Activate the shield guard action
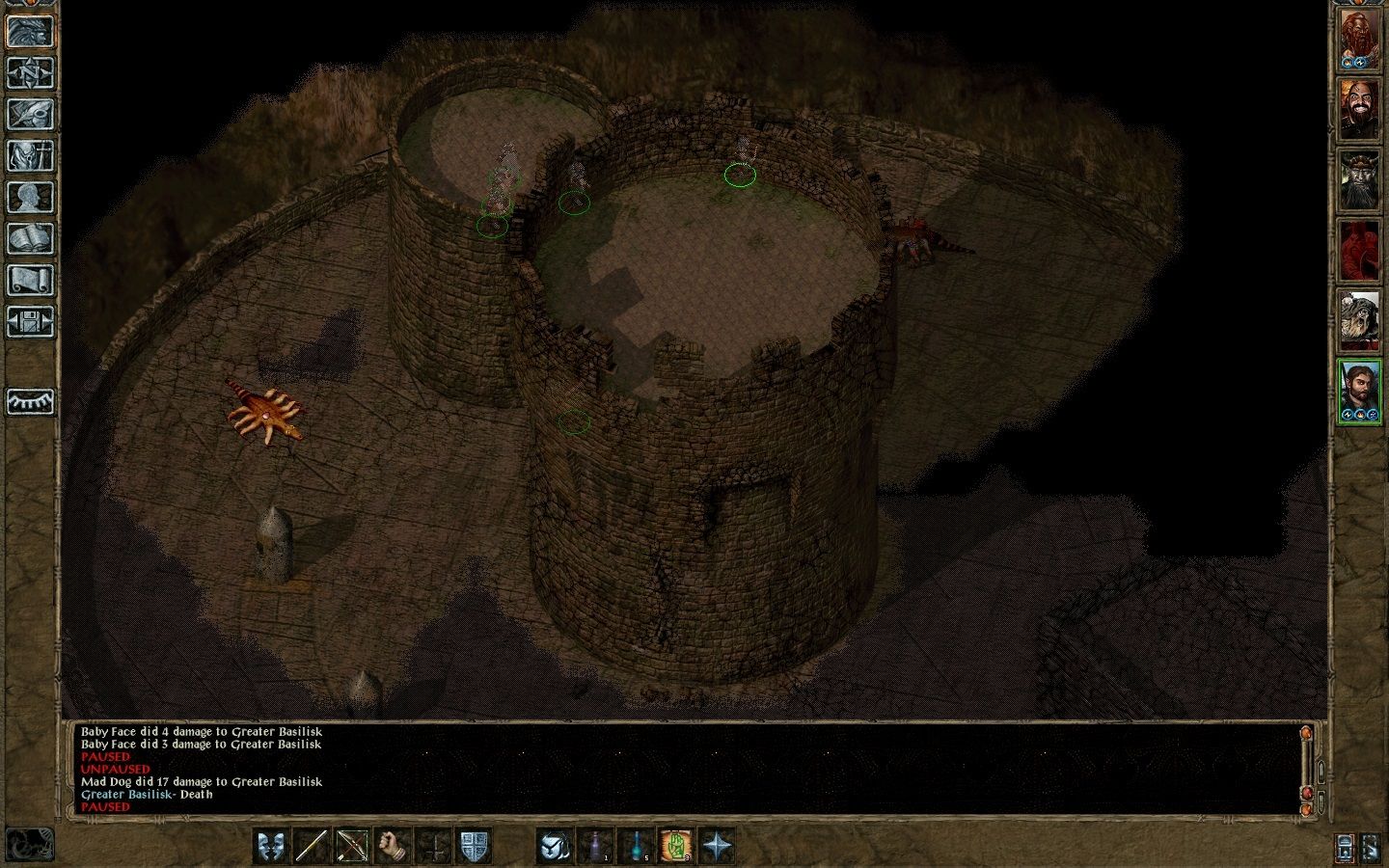 tap(474, 846)
